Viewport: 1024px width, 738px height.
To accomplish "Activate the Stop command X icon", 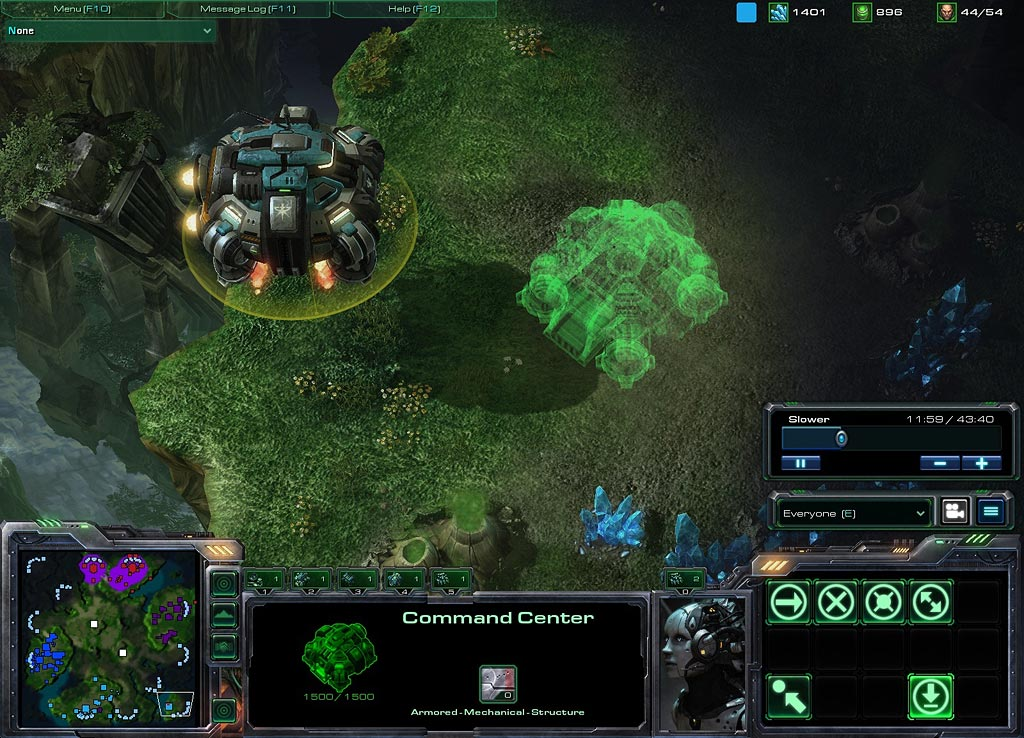I will click(836, 602).
